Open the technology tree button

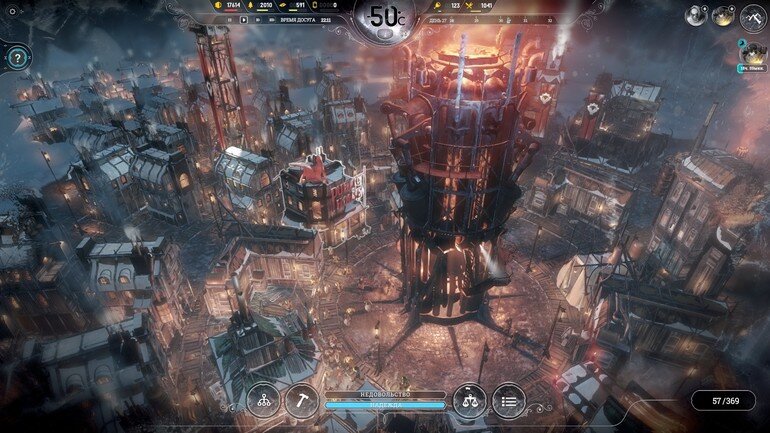pos(263,400)
